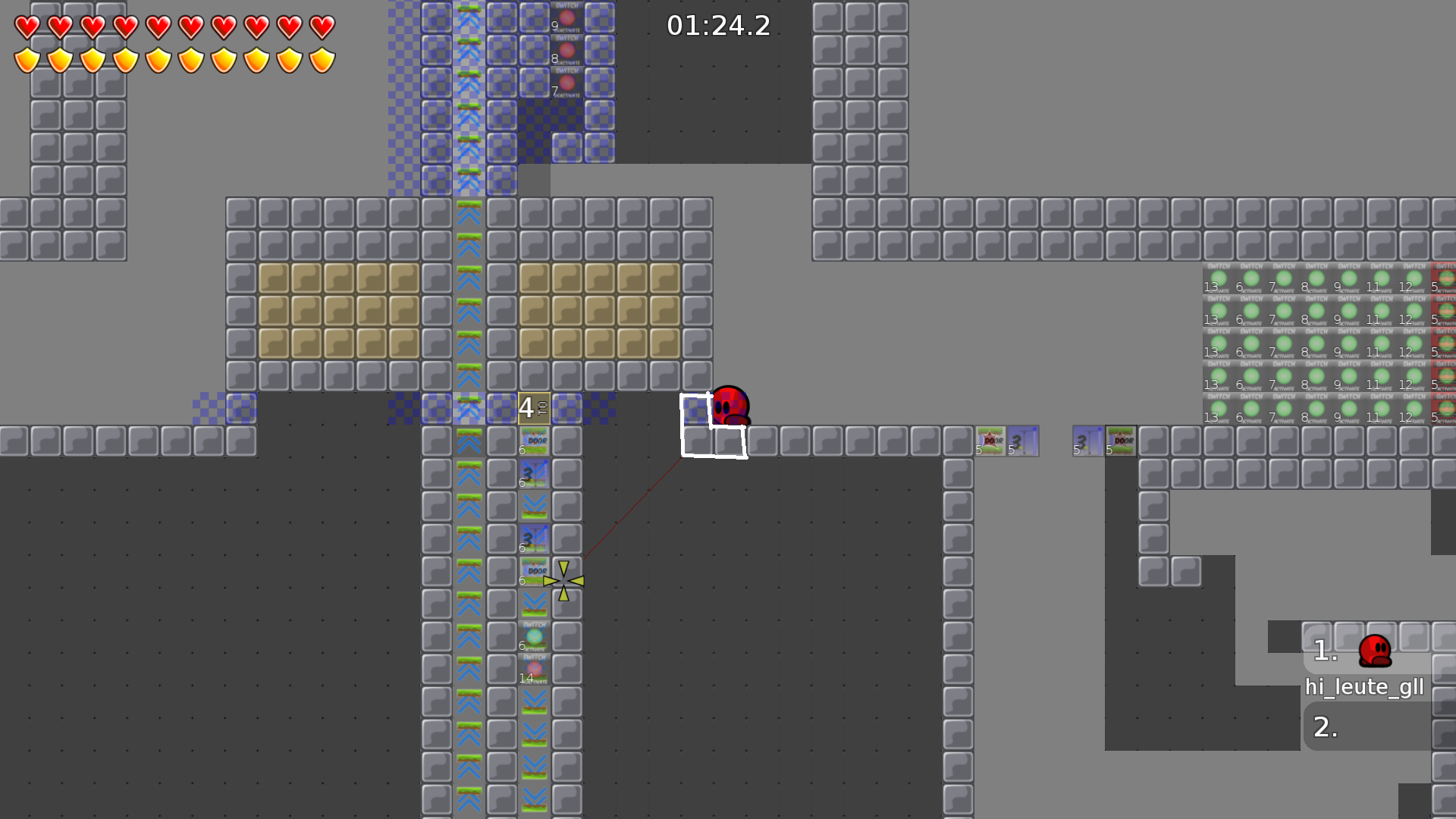Click the player name hi_leute_gll in the scoreboard
Image resolution: width=1456 pixels, height=819 pixels.
pos(1365,688)
